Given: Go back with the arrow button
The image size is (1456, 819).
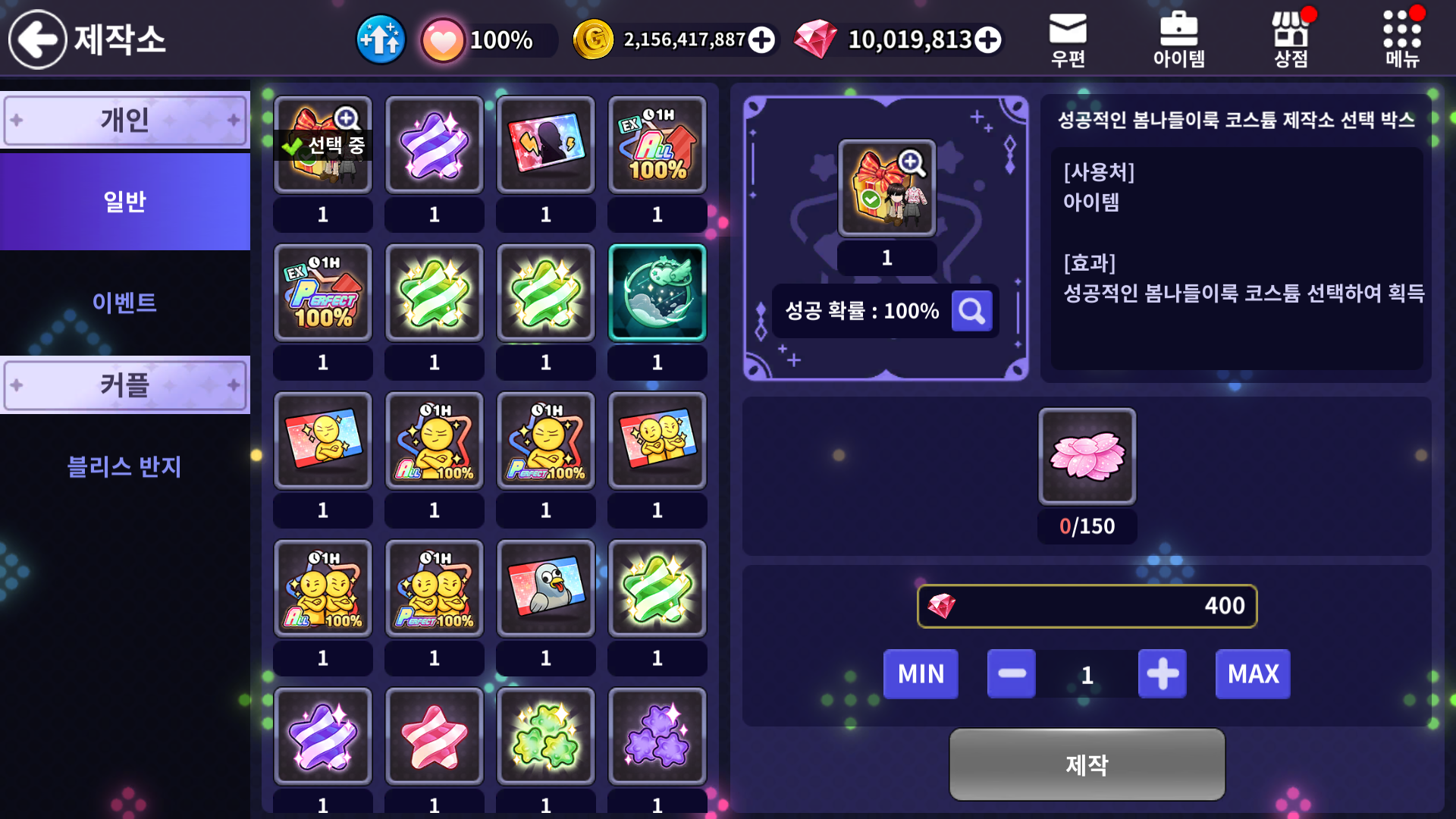Looking at the screenshot, I should click(x=38, y=39).
